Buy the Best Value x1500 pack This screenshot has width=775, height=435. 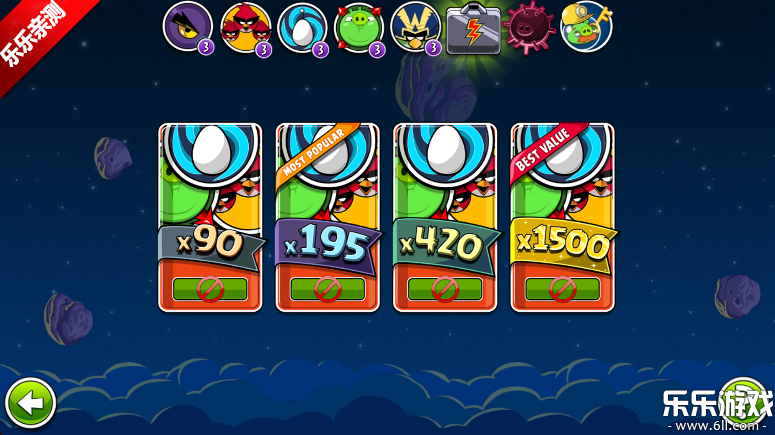coord(562,217)
